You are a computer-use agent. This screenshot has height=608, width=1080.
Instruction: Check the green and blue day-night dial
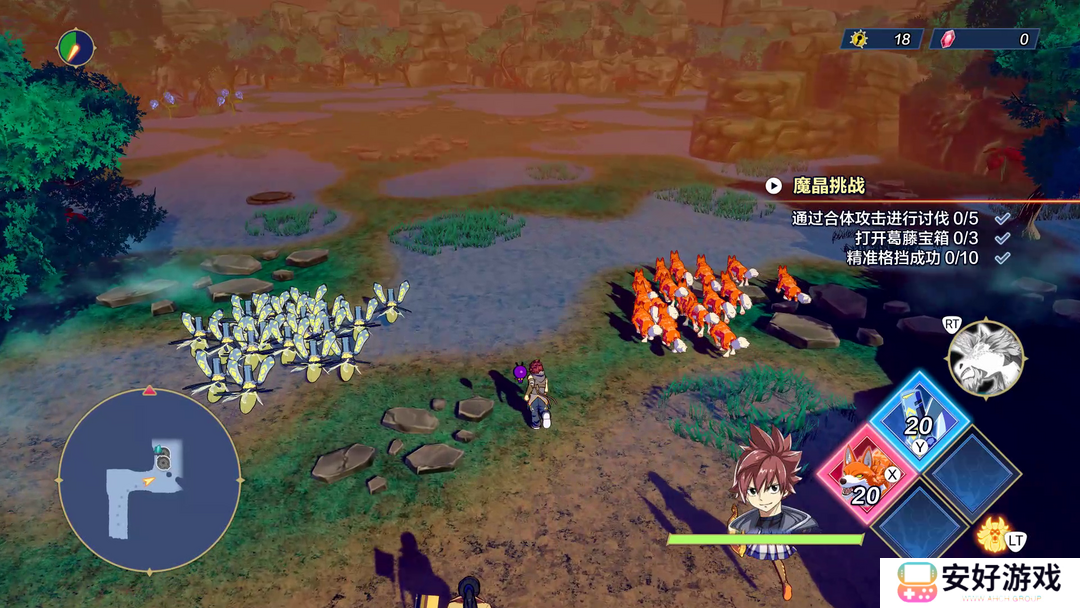(x=76, y=47)
